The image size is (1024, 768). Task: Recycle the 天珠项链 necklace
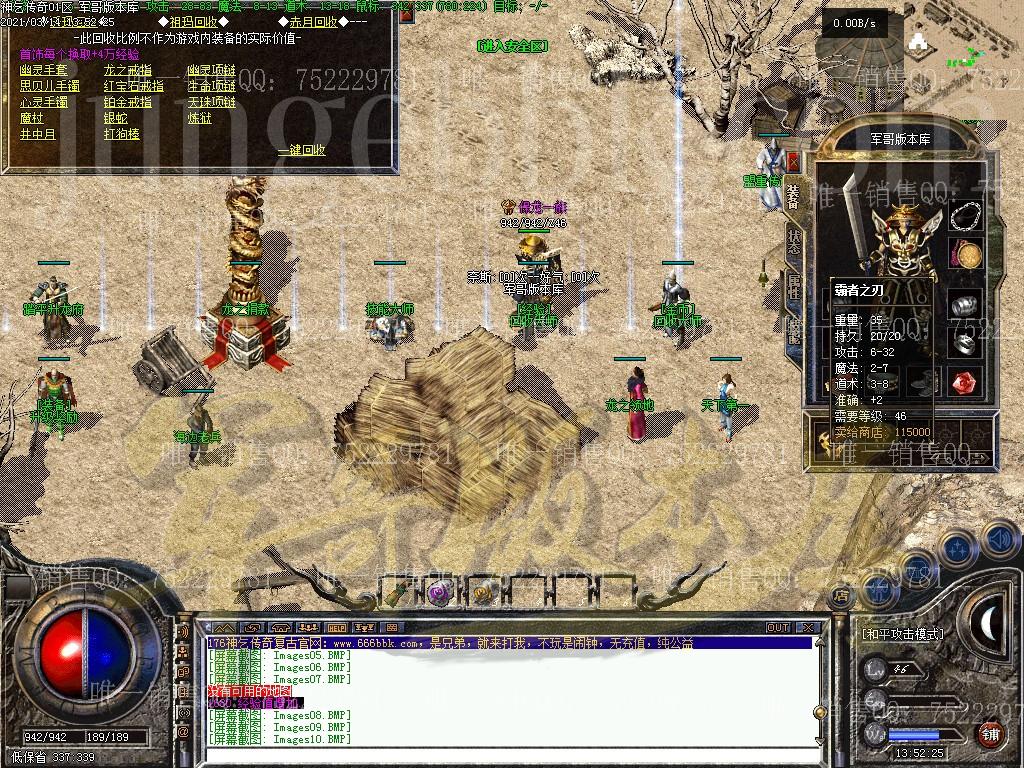pos(211,102)
